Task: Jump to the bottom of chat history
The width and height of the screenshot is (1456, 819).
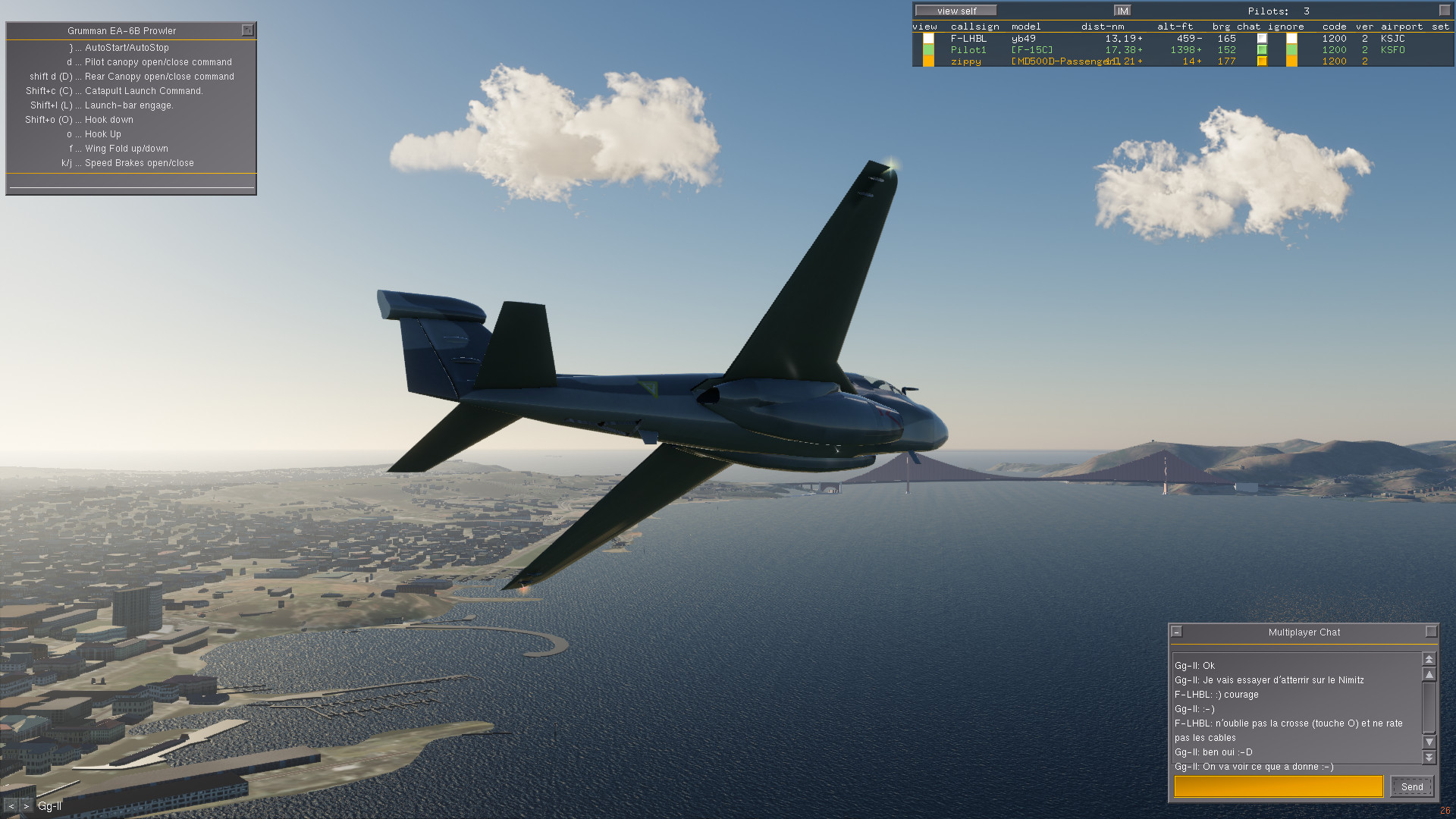Action: [1429, 757]
